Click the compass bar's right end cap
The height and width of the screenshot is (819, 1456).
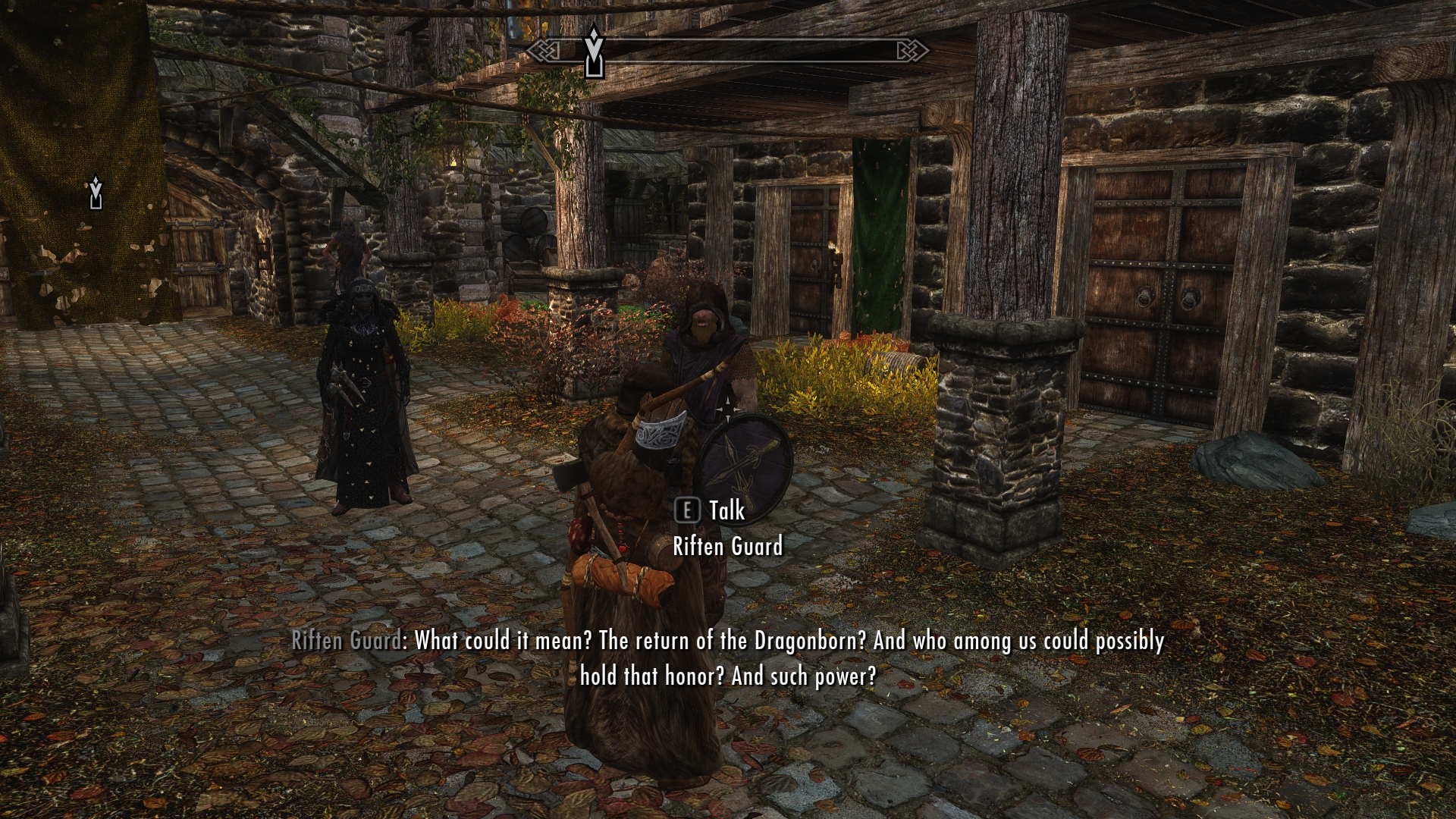(x=911, y=51)
